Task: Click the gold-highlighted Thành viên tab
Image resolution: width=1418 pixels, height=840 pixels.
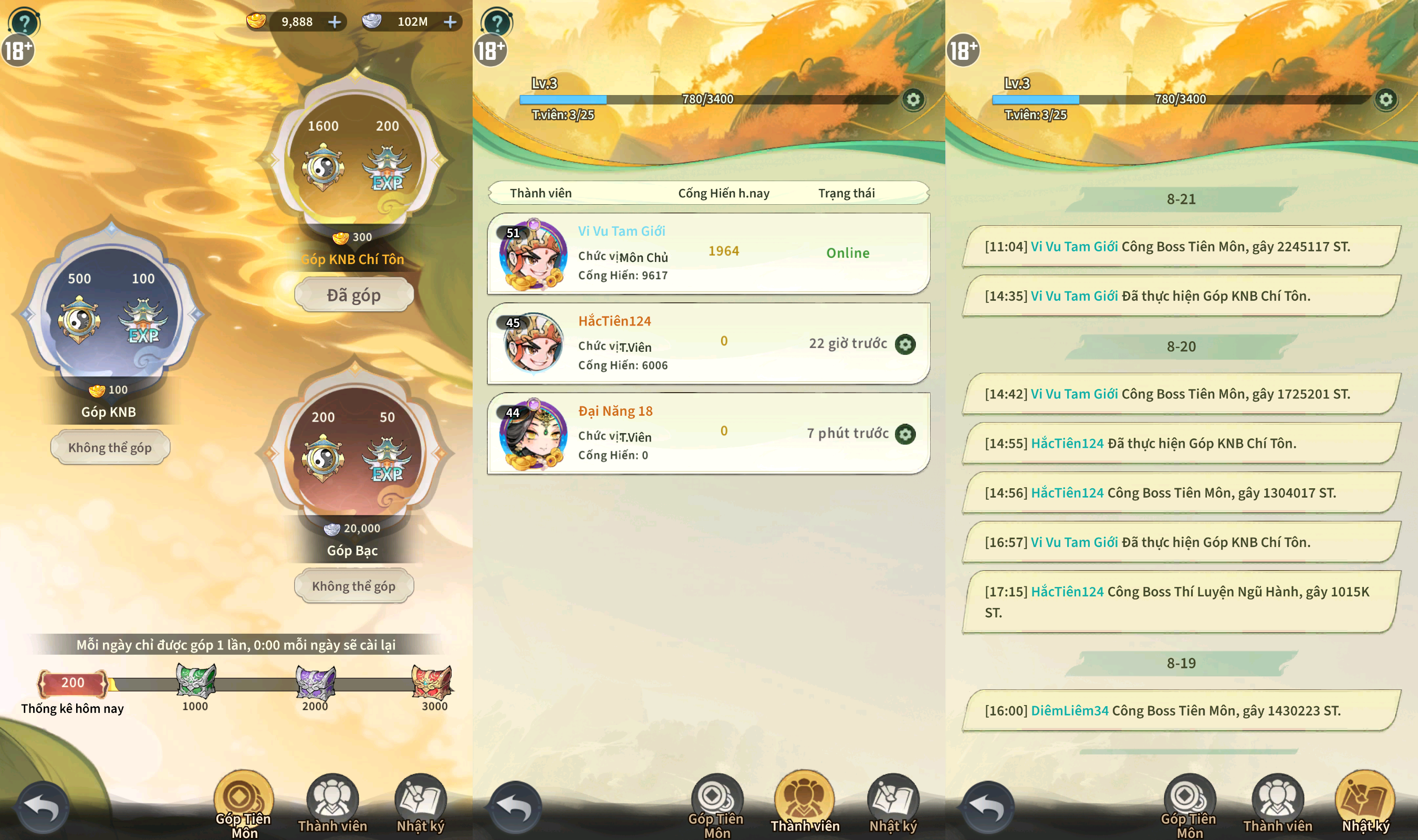Action: coord(805,803)
